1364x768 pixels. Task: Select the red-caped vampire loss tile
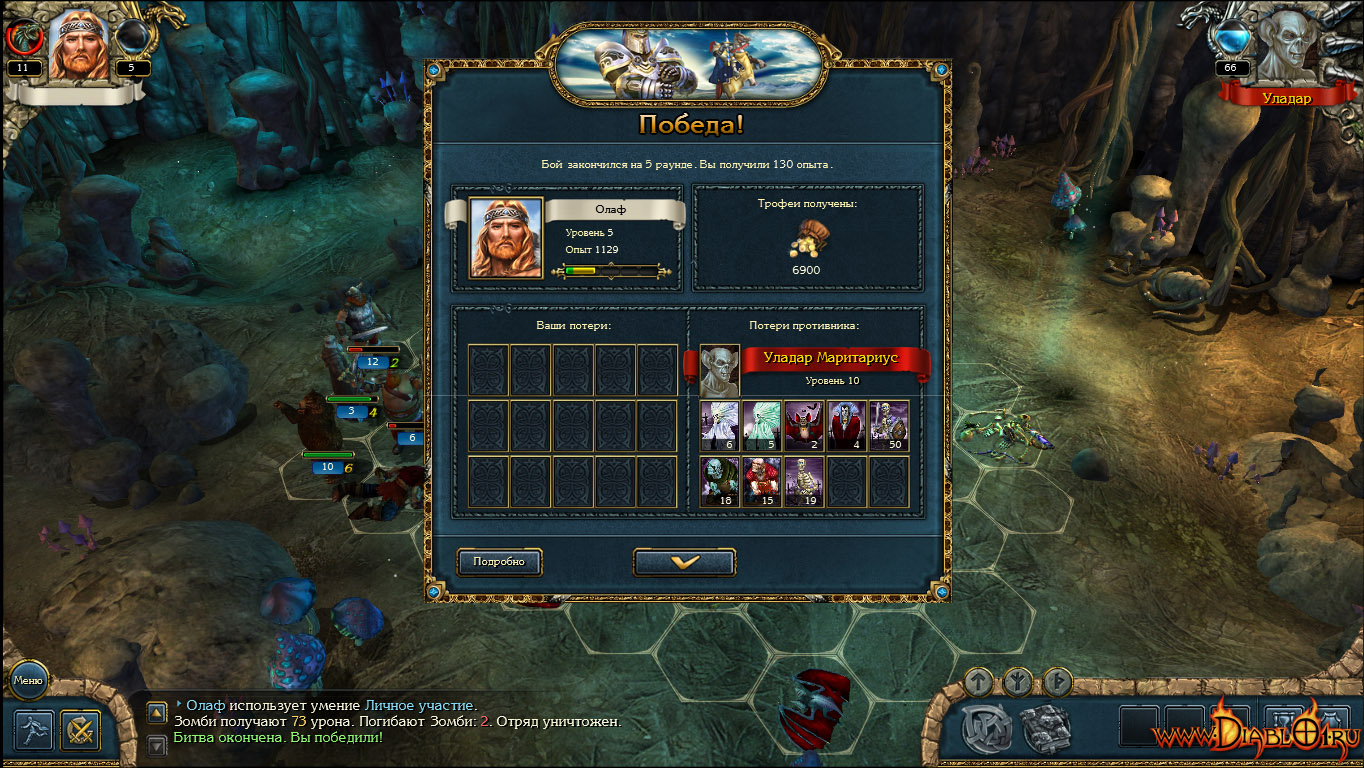point(847,426)
